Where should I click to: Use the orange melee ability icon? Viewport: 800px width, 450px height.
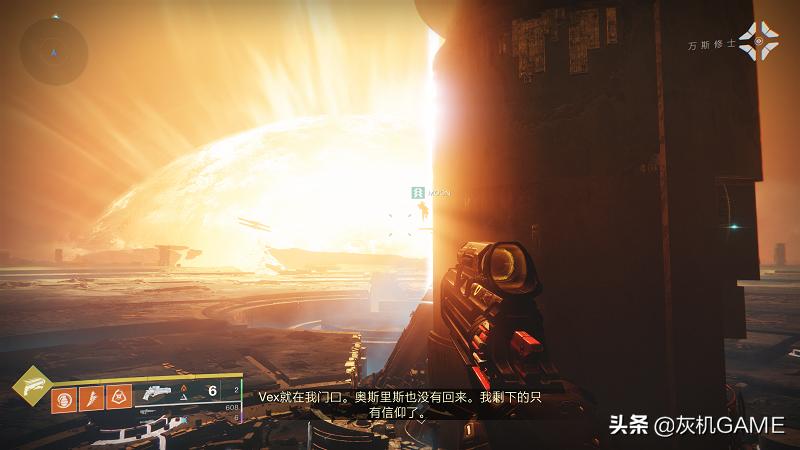[90, 399]
